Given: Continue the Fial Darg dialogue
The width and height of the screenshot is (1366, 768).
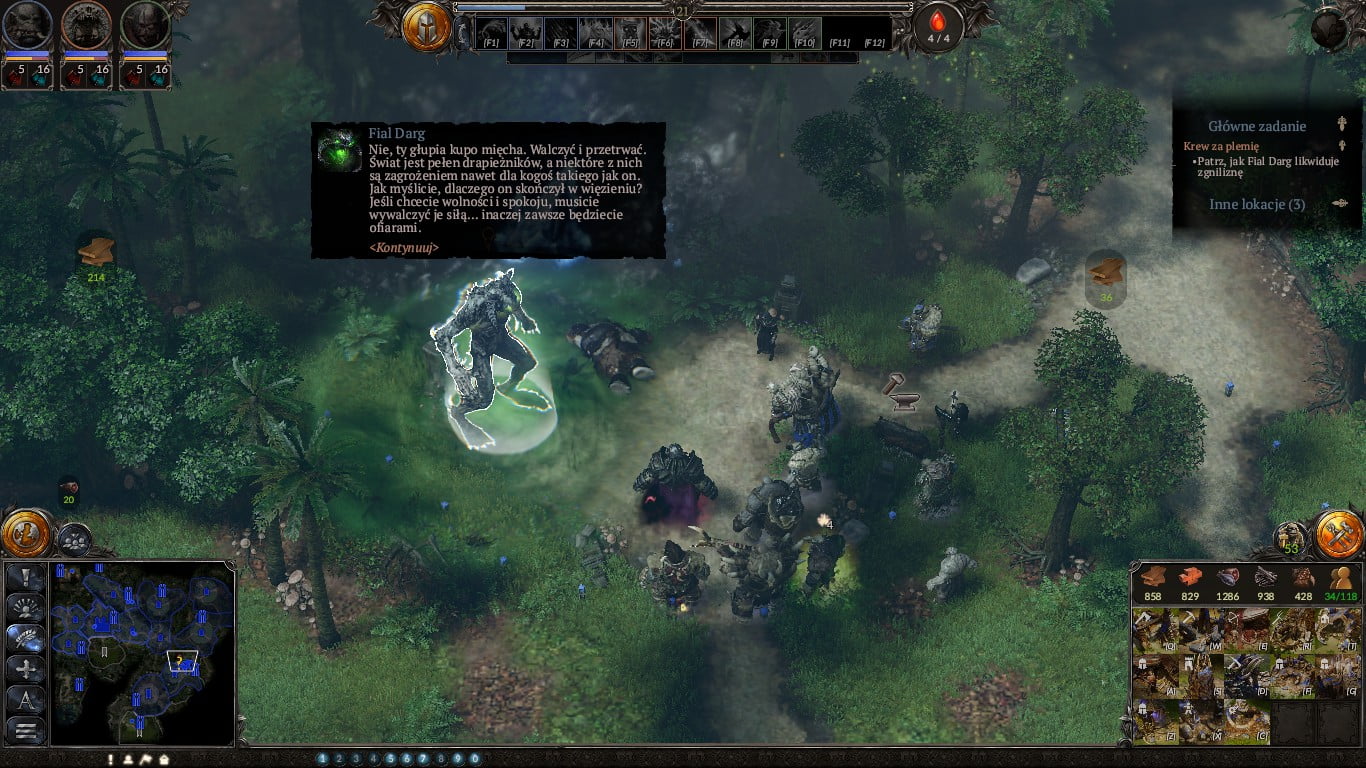Looking at the screenshot, I should point(404,247).
